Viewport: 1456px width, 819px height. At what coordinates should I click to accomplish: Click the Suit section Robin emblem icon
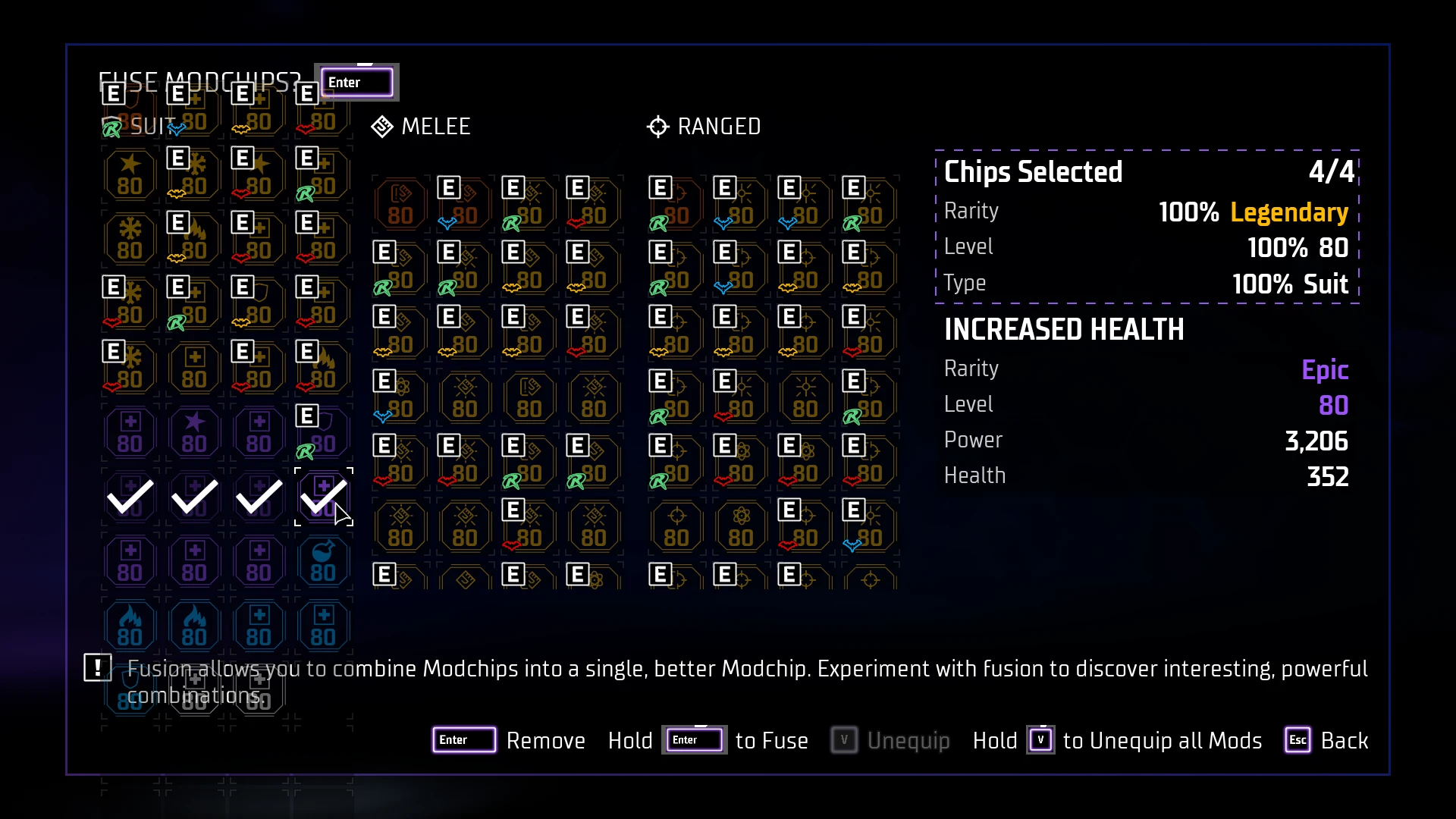tap(111, 127)
